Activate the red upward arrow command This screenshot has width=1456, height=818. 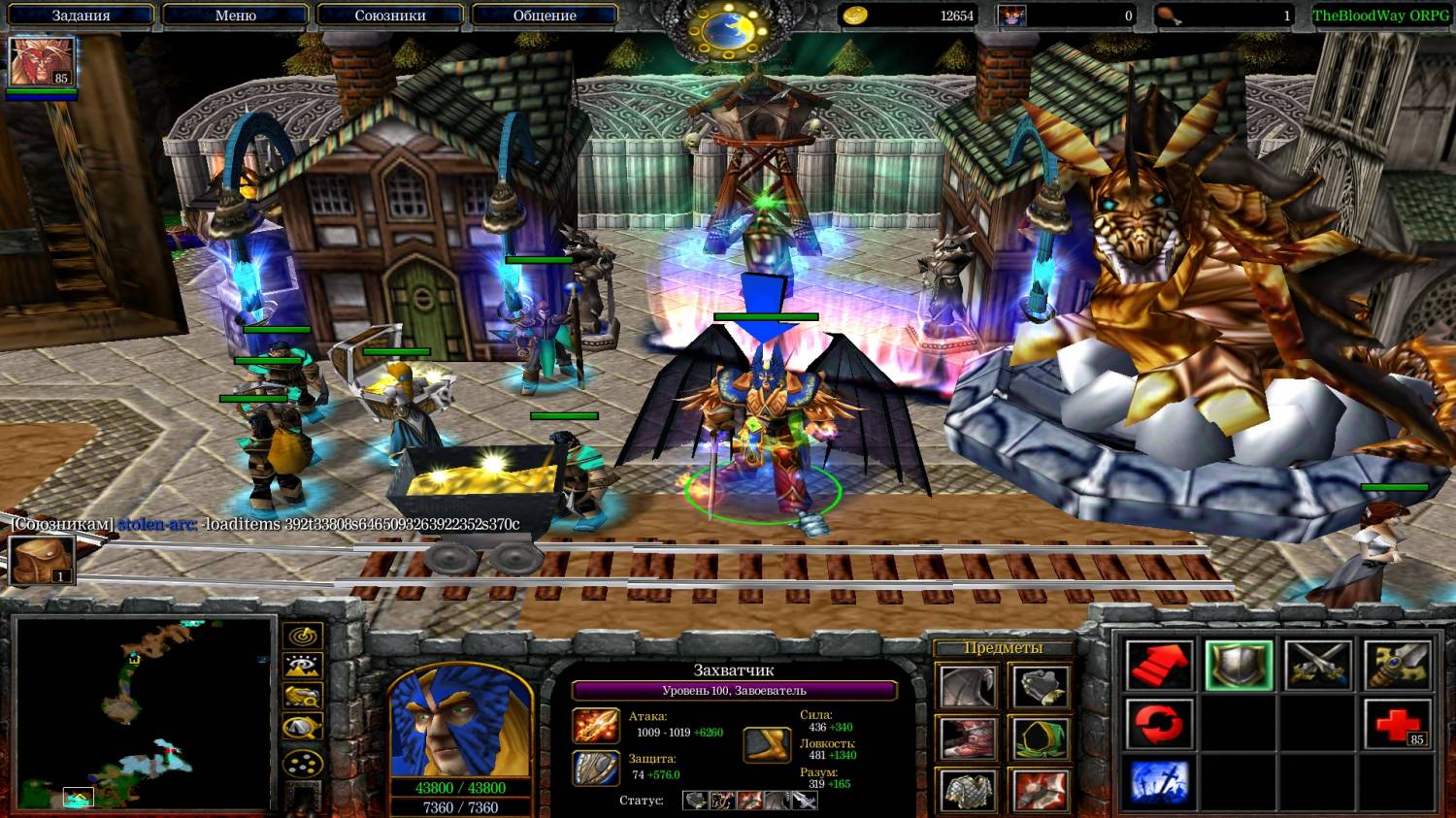tap(1159, 665)
